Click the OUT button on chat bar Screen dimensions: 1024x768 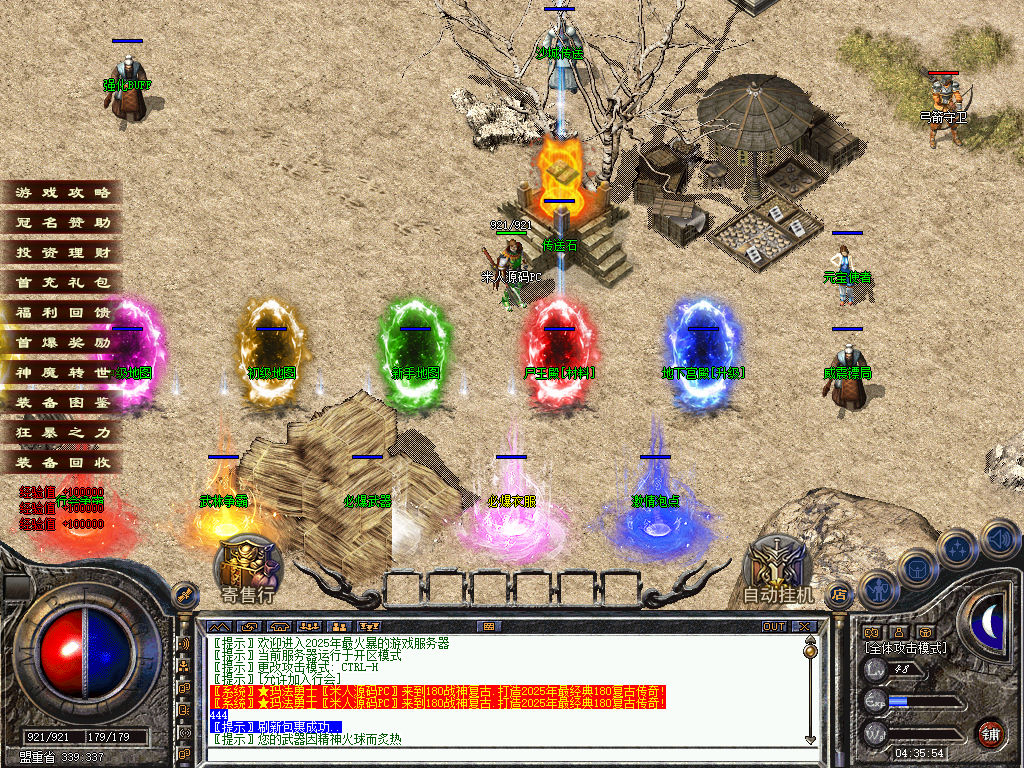click(x=774, y=626)
